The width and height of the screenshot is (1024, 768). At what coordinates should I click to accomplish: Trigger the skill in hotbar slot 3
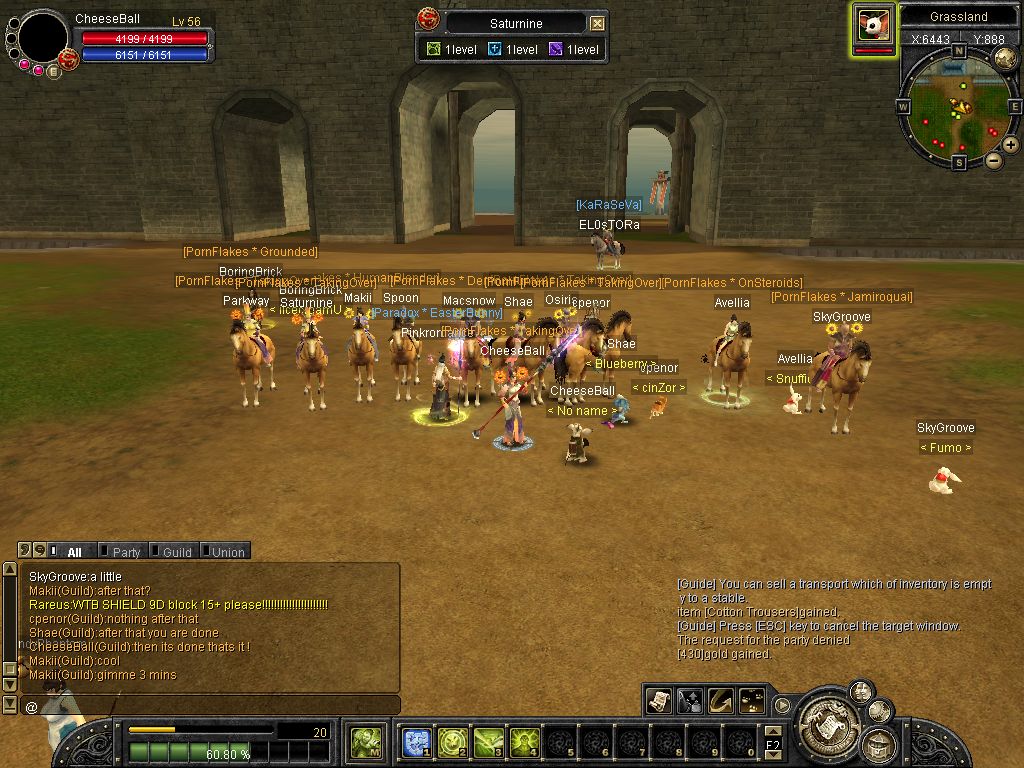tap(488, 742)
